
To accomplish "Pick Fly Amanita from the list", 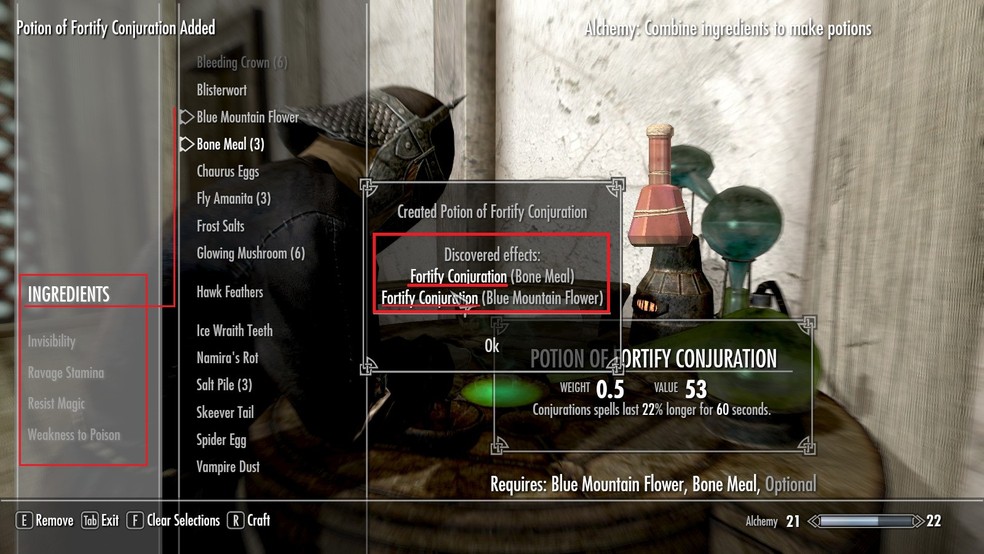I will pyautogui.click(x=233, y=199).
